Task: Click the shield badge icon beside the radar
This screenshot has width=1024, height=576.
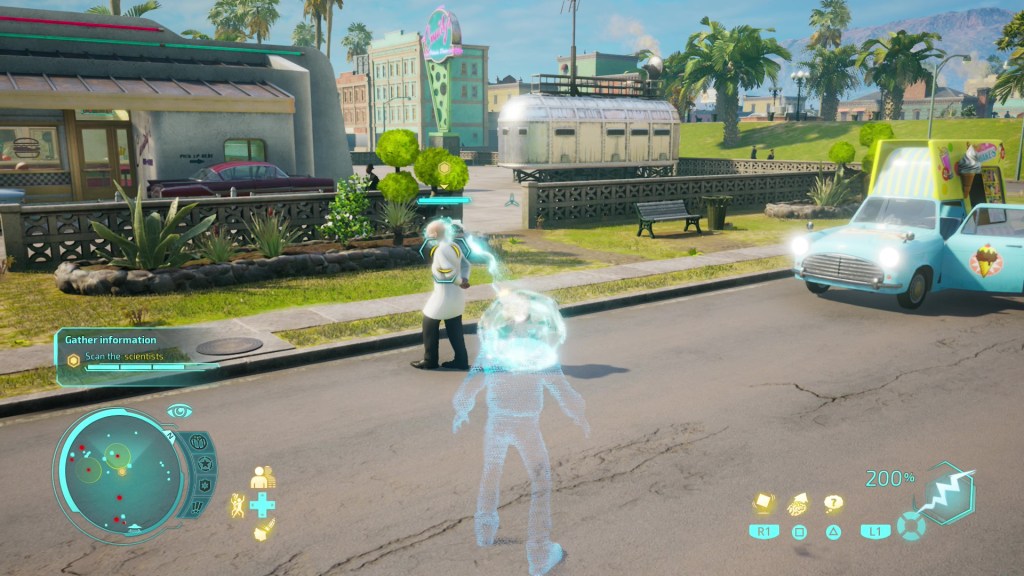Action: [x=204, y=485]
